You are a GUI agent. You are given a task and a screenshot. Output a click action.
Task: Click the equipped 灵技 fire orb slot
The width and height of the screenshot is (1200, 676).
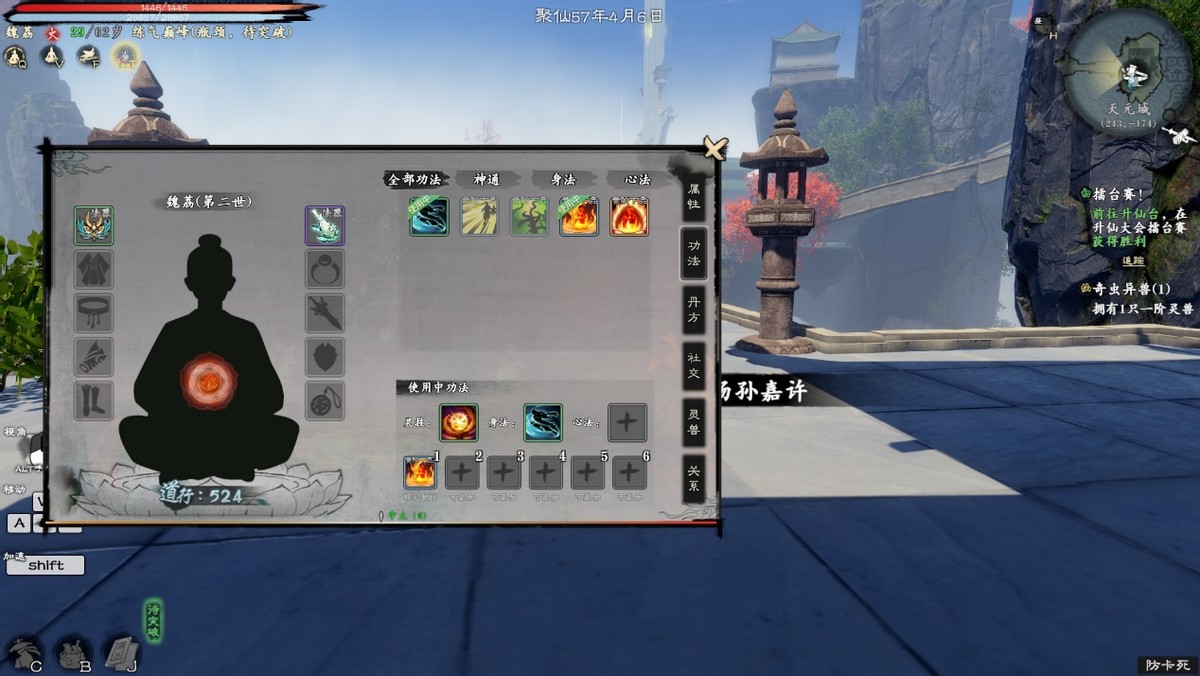[459, 422]
